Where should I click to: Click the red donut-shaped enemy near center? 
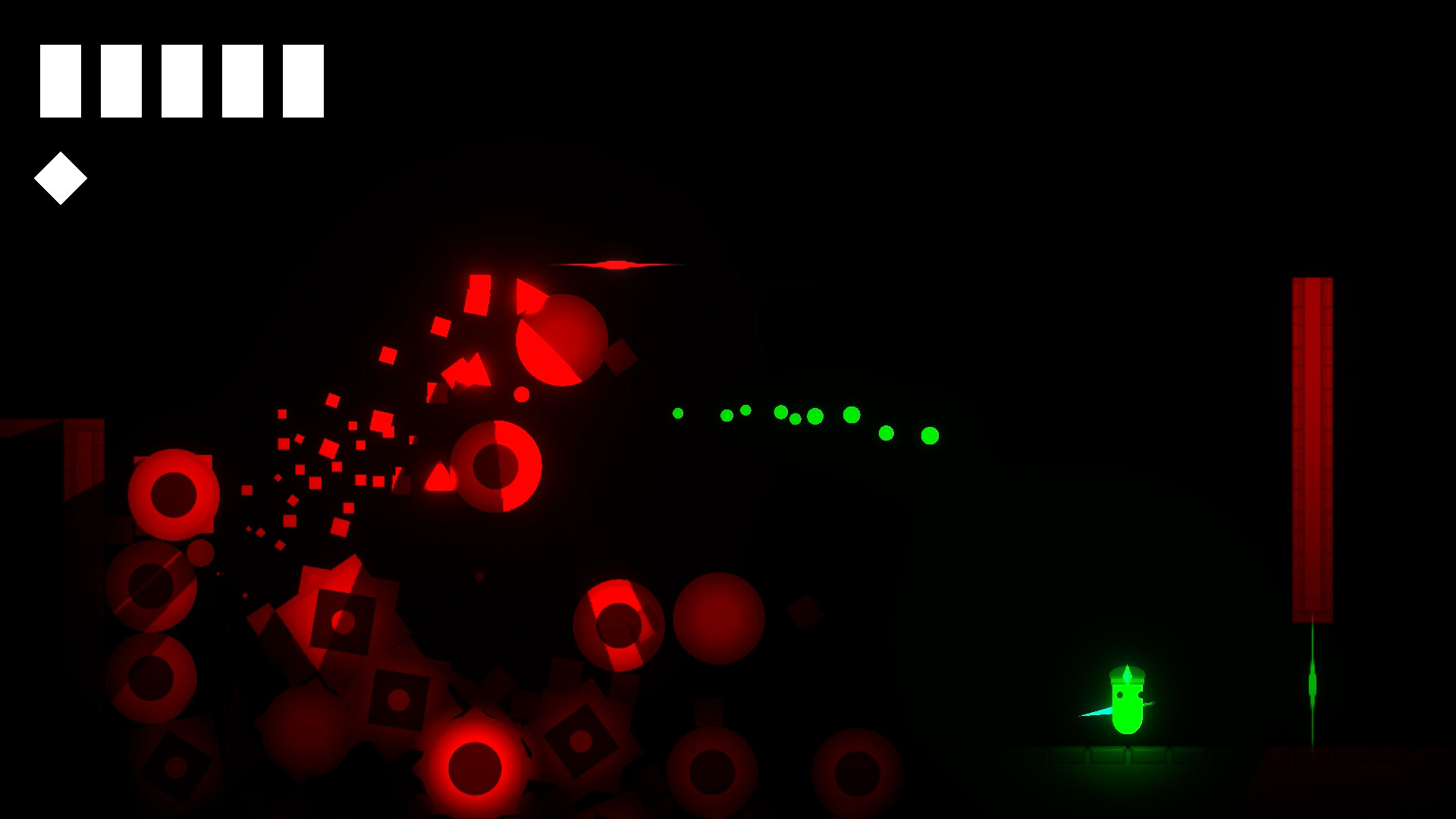coord(497,466)
